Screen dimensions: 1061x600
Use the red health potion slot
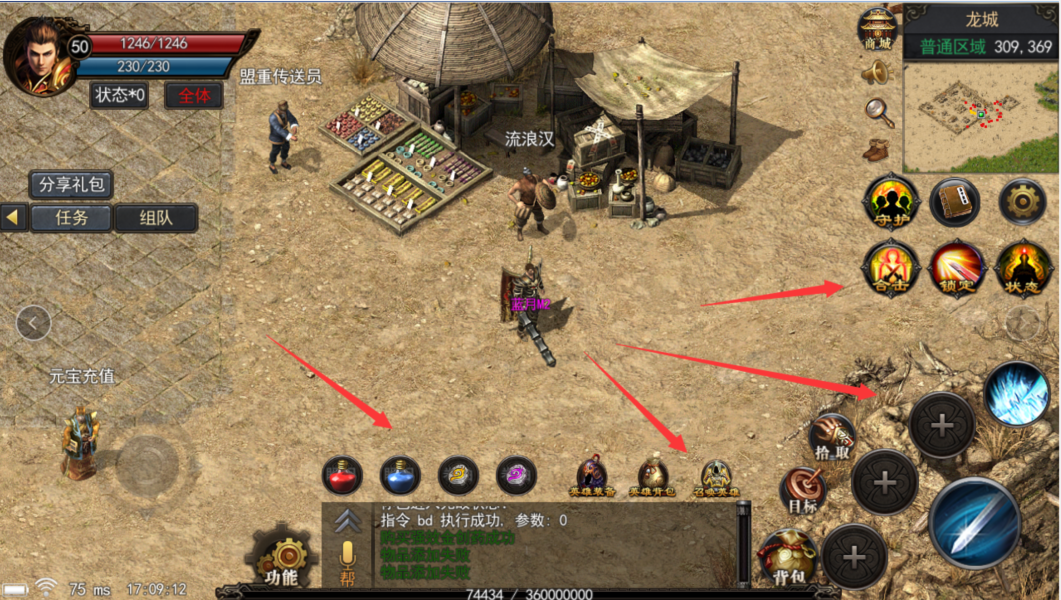pyautogui.click(x=342, y=474)
